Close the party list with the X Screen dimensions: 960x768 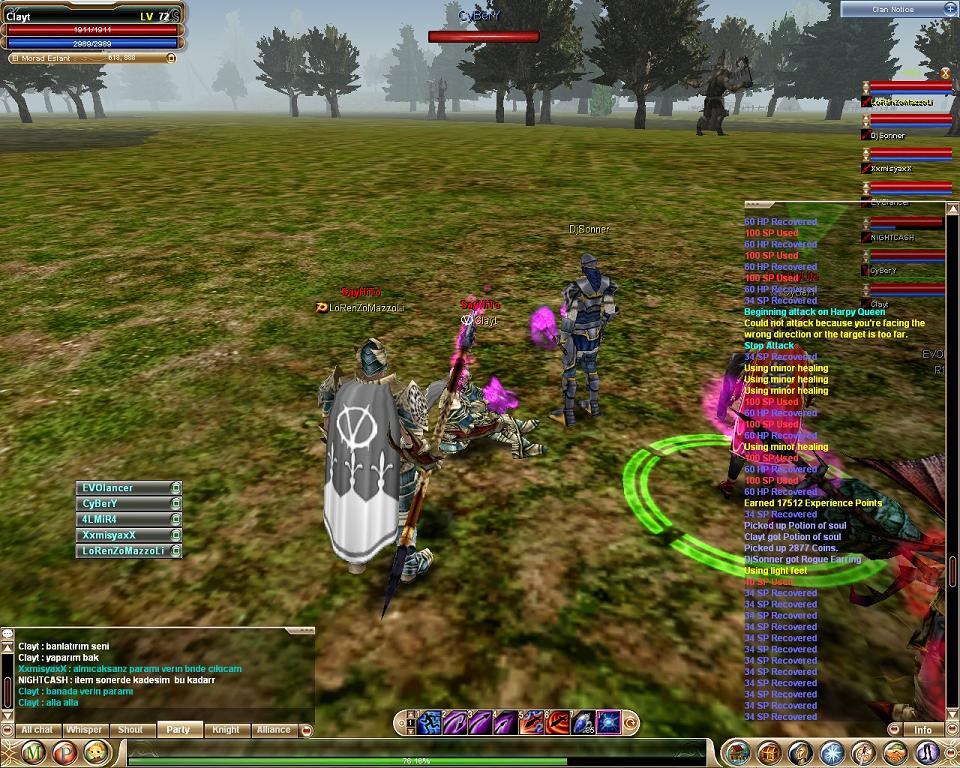tap(945, 73)
